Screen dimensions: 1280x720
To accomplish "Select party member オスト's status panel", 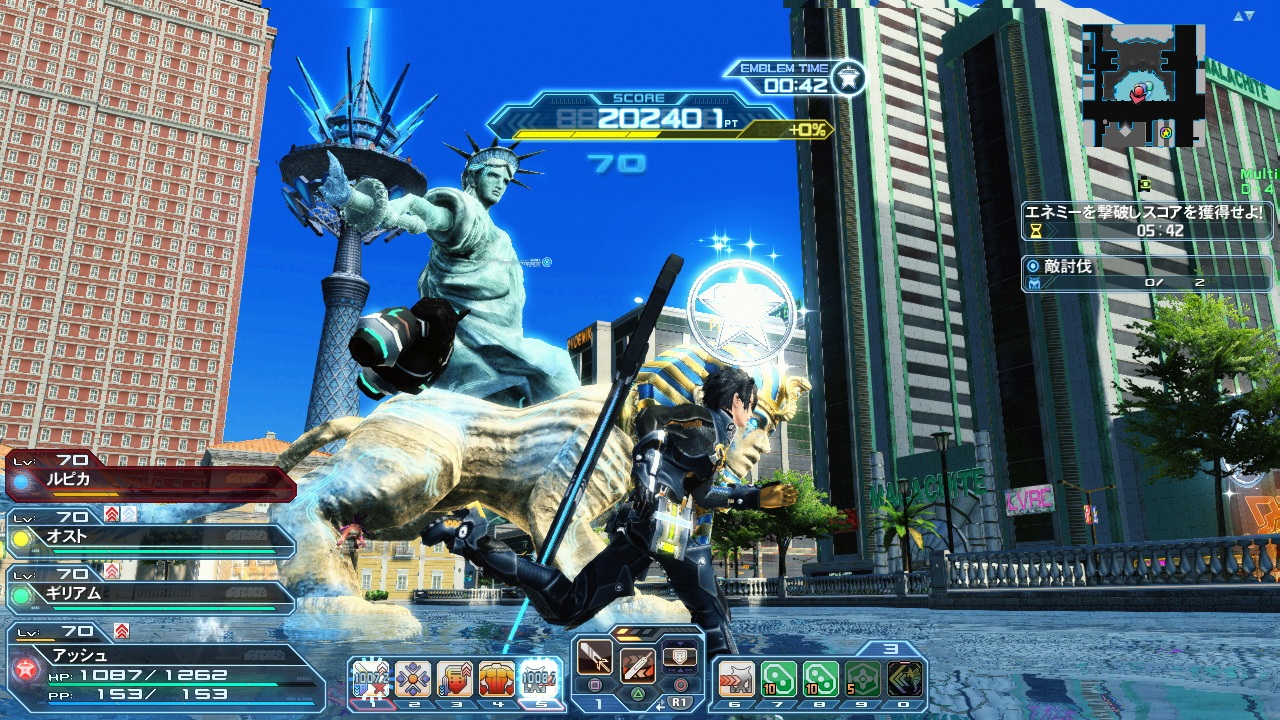I will coord(150,537).
